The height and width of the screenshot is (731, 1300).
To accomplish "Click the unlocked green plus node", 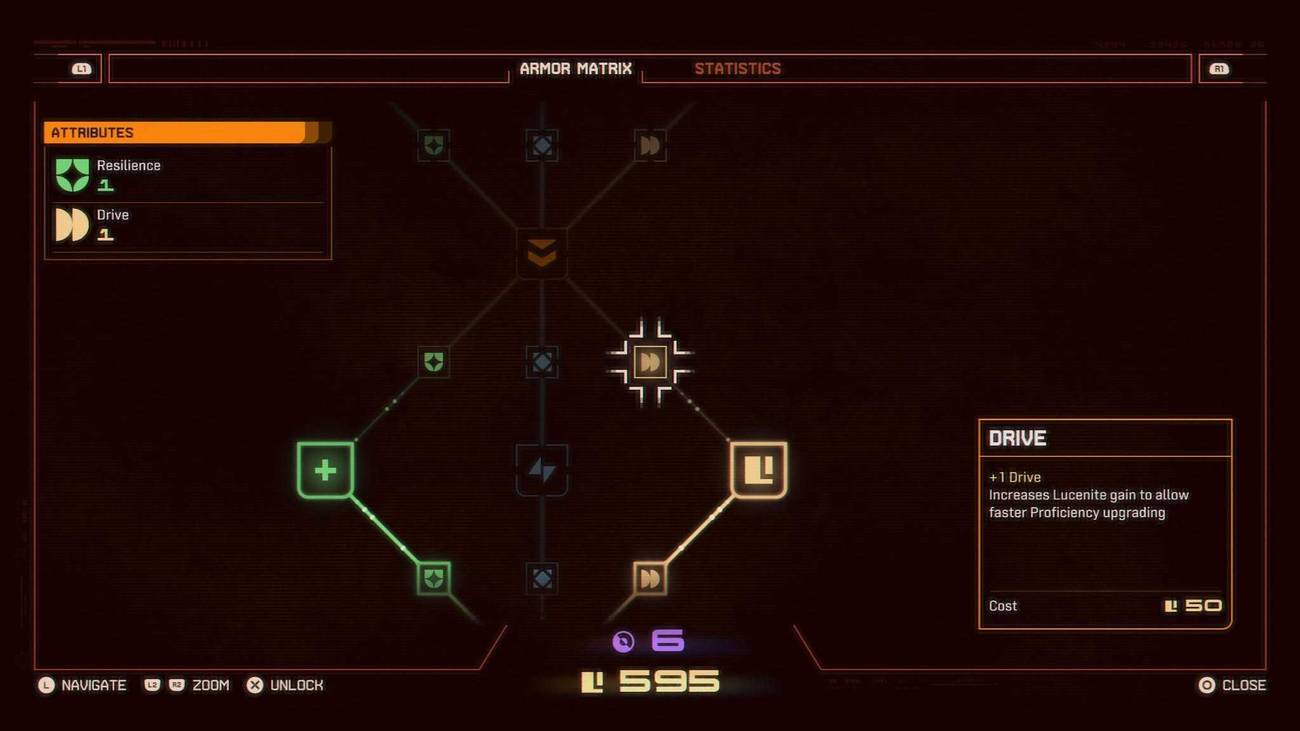I will tap(325, 468).
